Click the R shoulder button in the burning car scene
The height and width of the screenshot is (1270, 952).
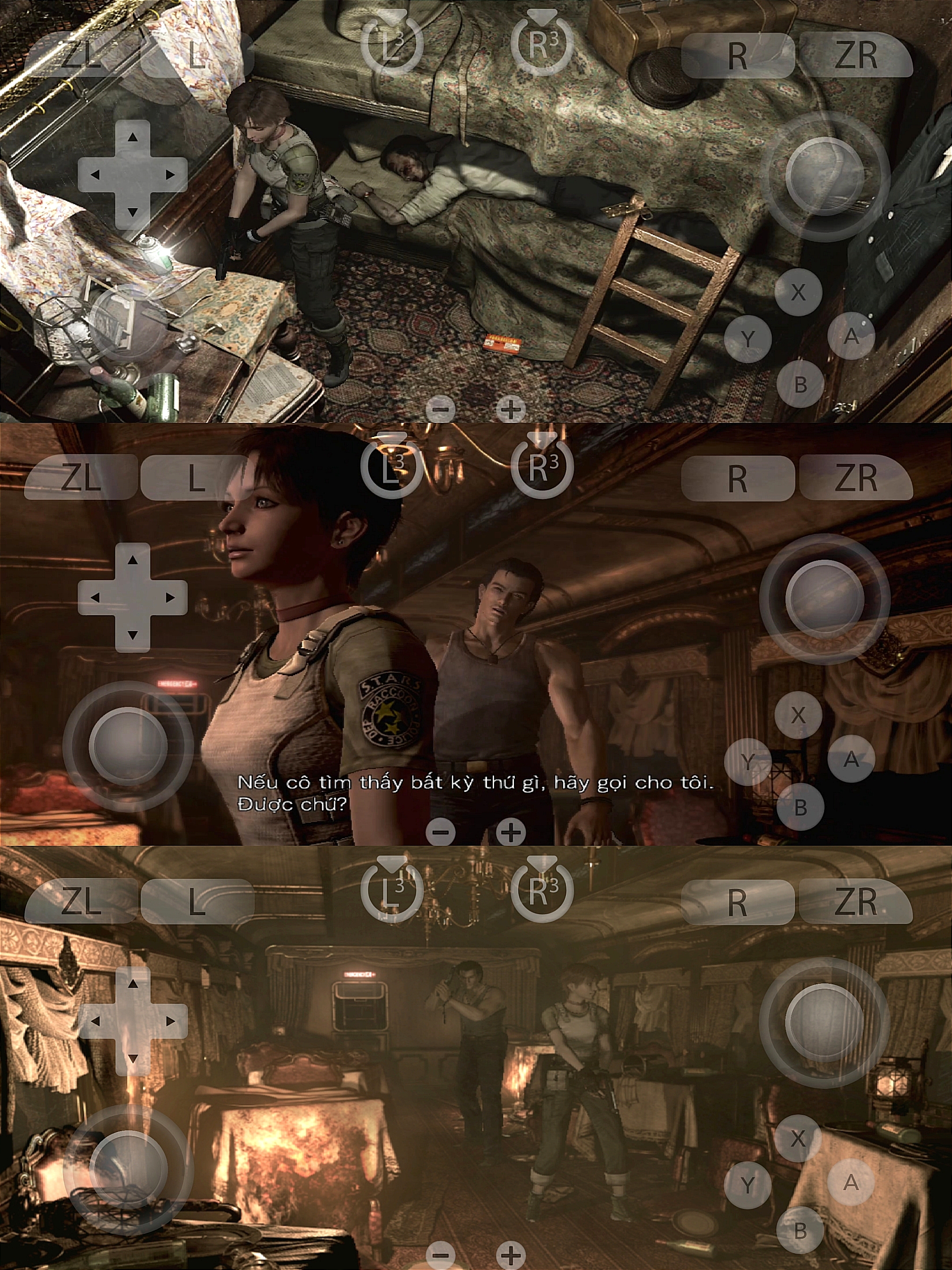coord(737,901)
